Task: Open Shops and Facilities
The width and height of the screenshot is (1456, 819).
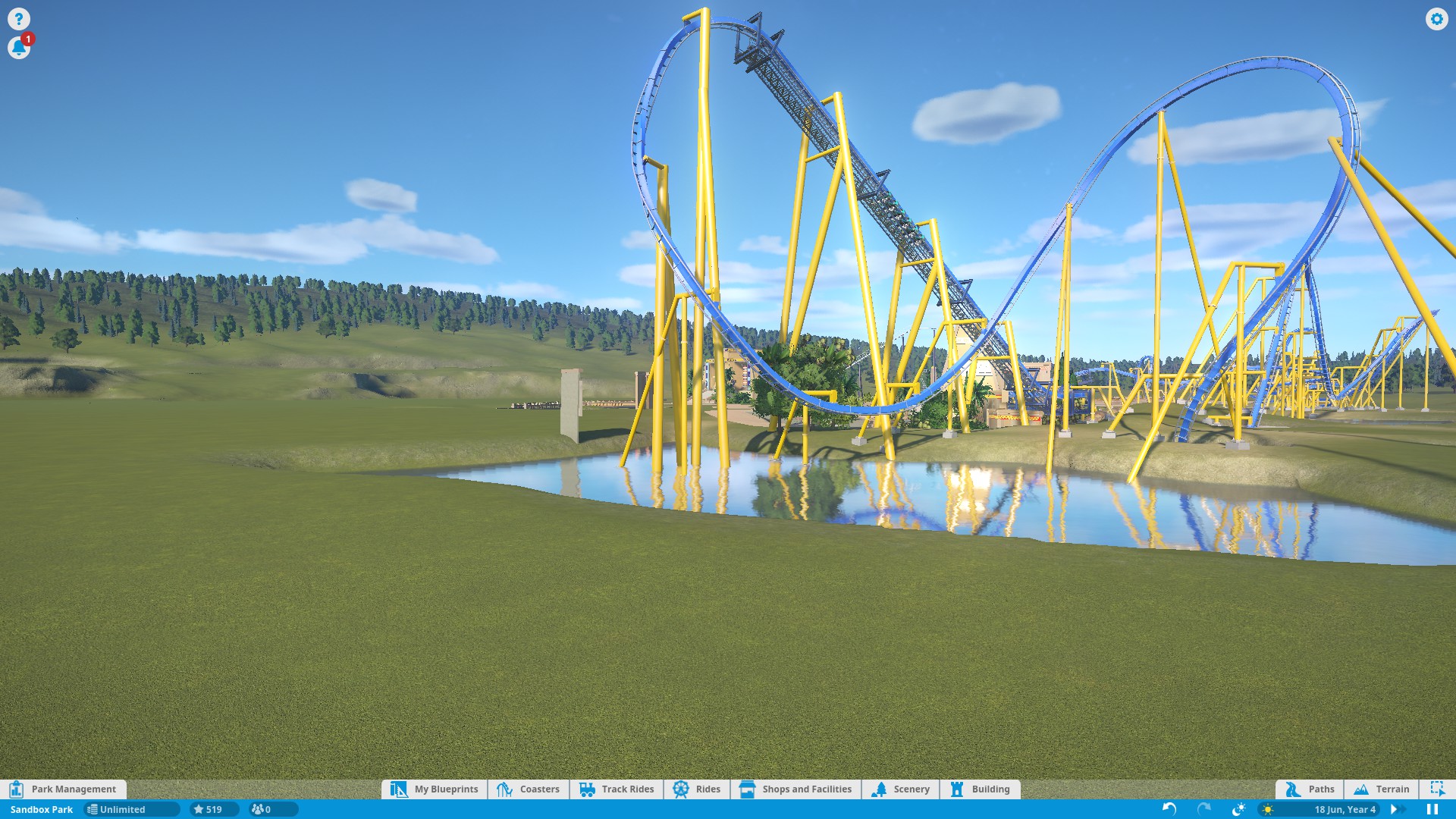Action: click(x=795, y=789)
